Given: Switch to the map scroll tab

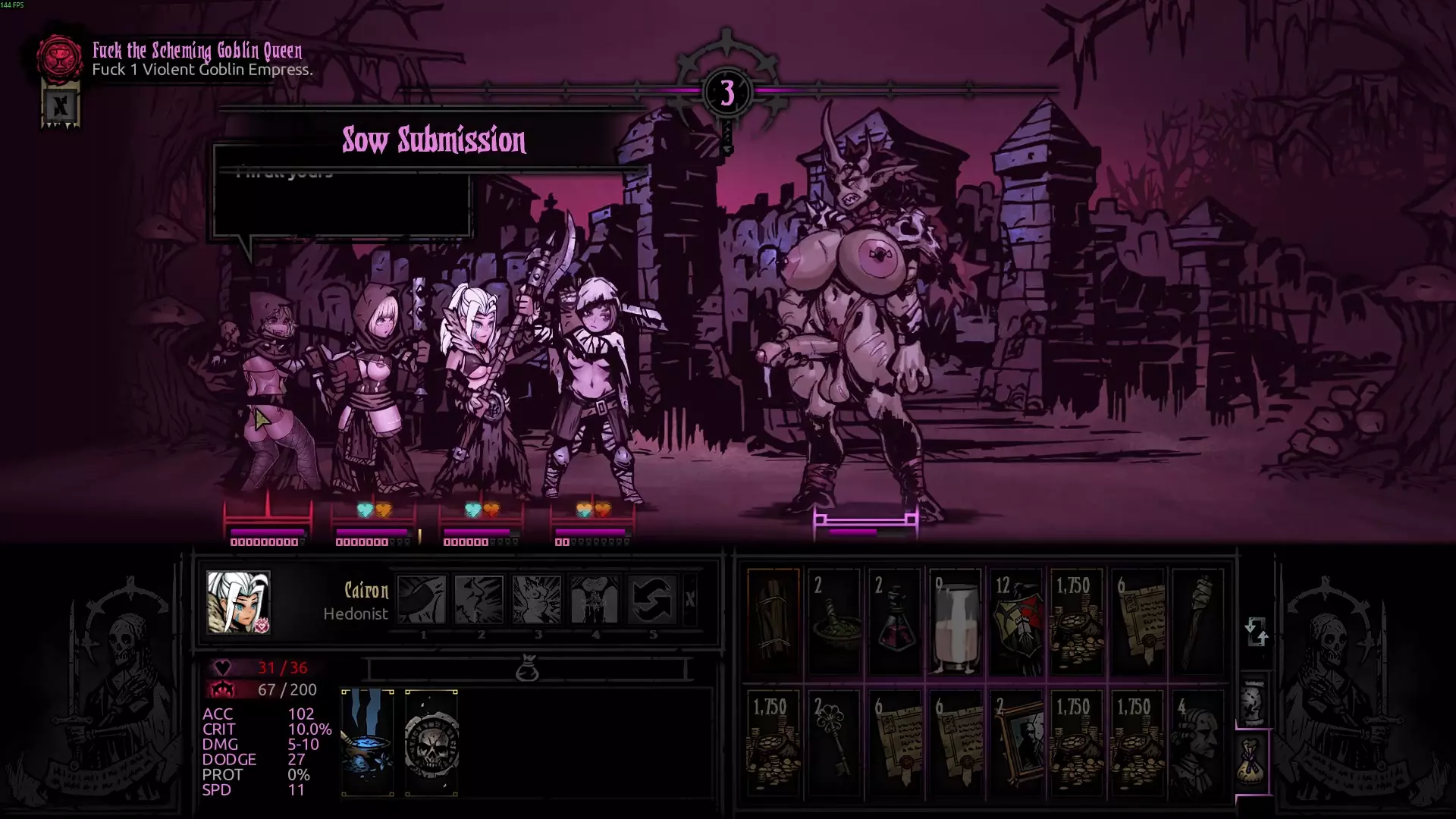Looking at the screenshot, I should click(x=1253, y=699).
